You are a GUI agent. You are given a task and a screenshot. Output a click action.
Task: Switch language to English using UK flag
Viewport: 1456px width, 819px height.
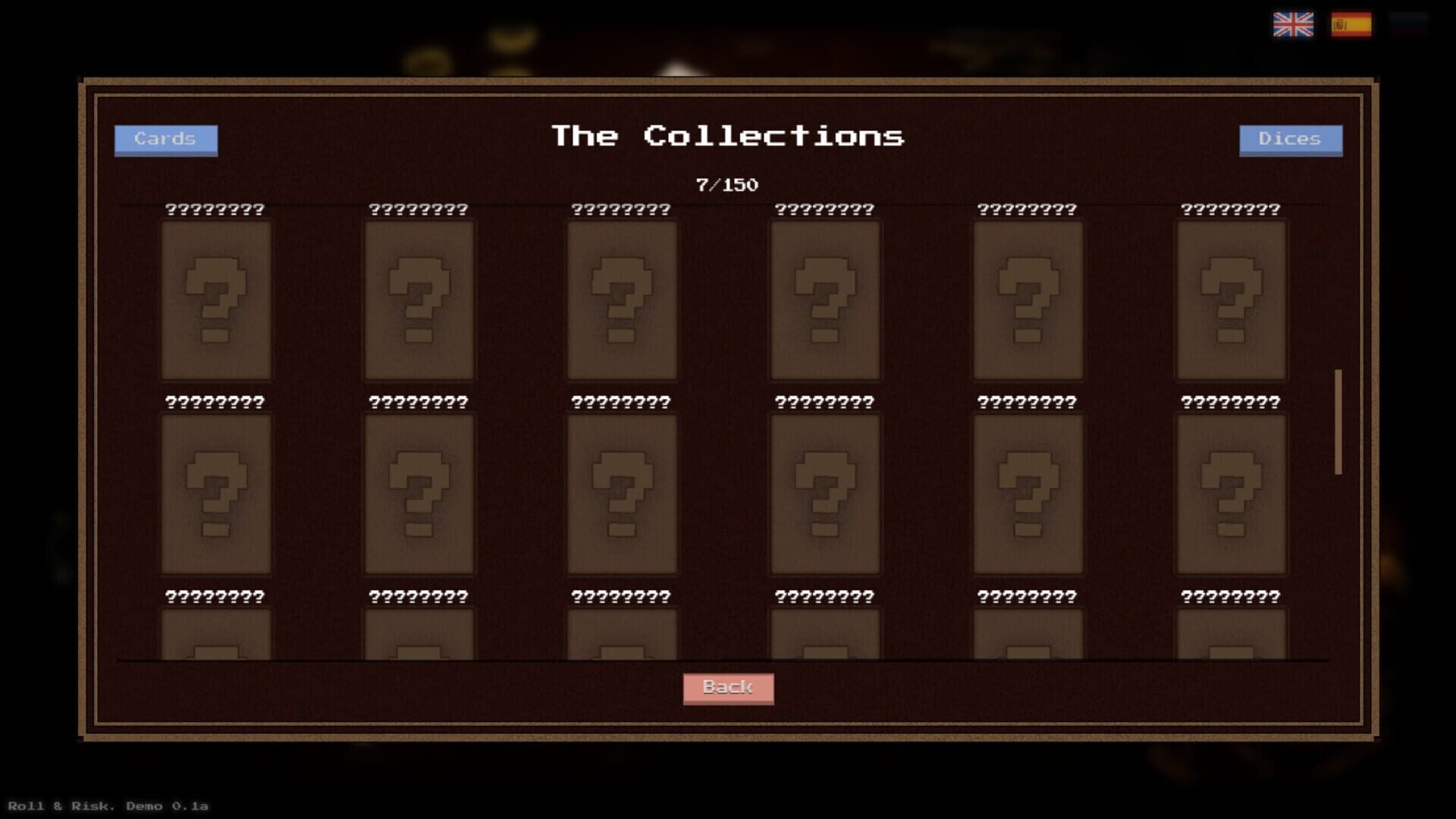click(1294, 26)
